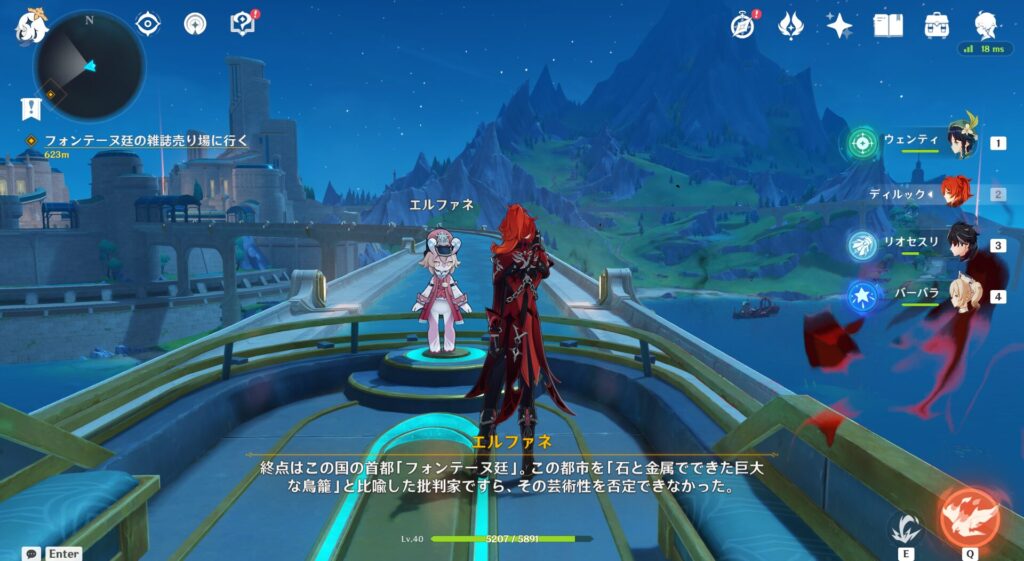Click the round star emblem icon beside the eye
The height and width of the screenshot is (561, 1024).
pos(196,23)
